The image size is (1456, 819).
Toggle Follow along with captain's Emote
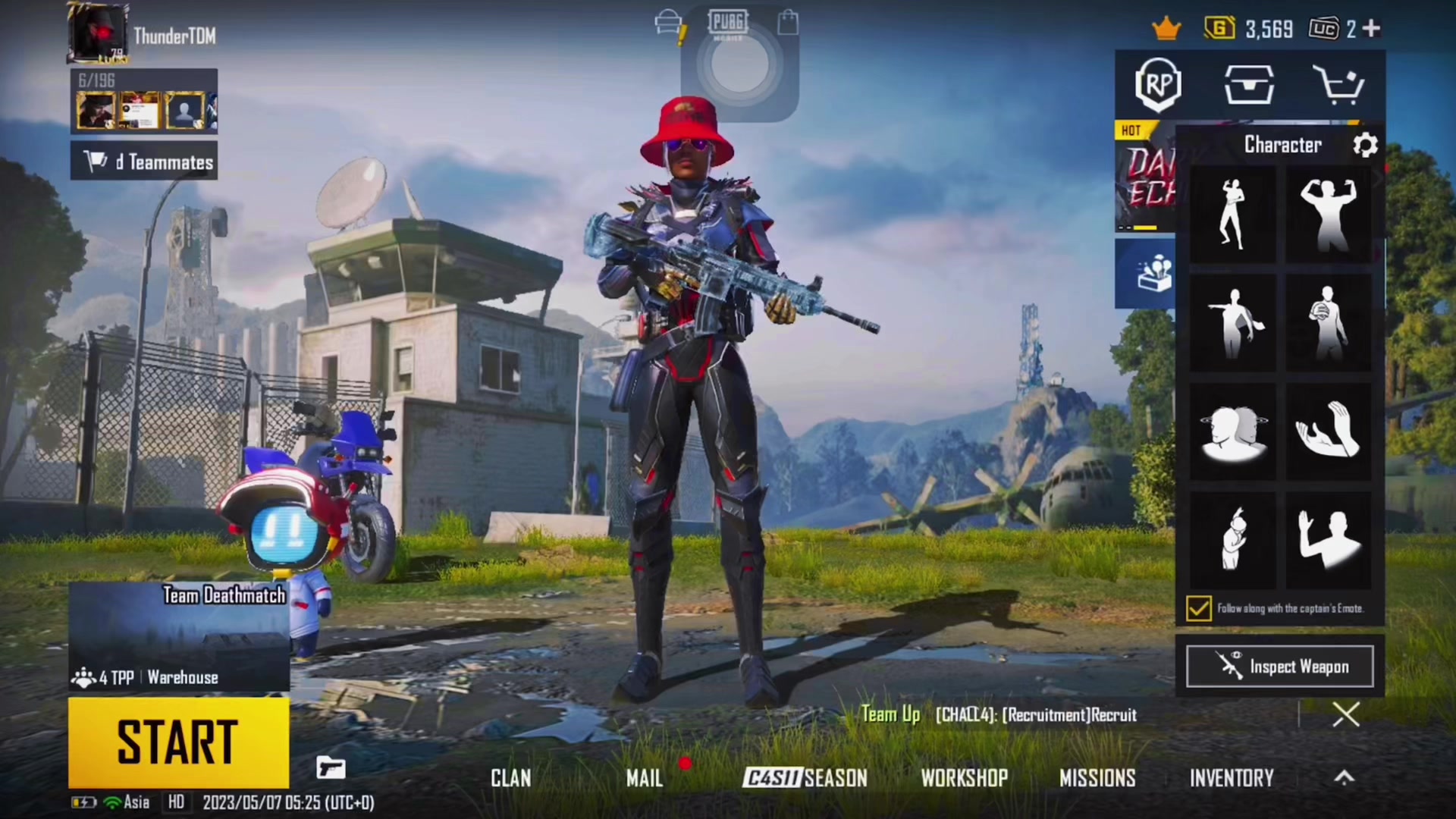pos(1199,608)
